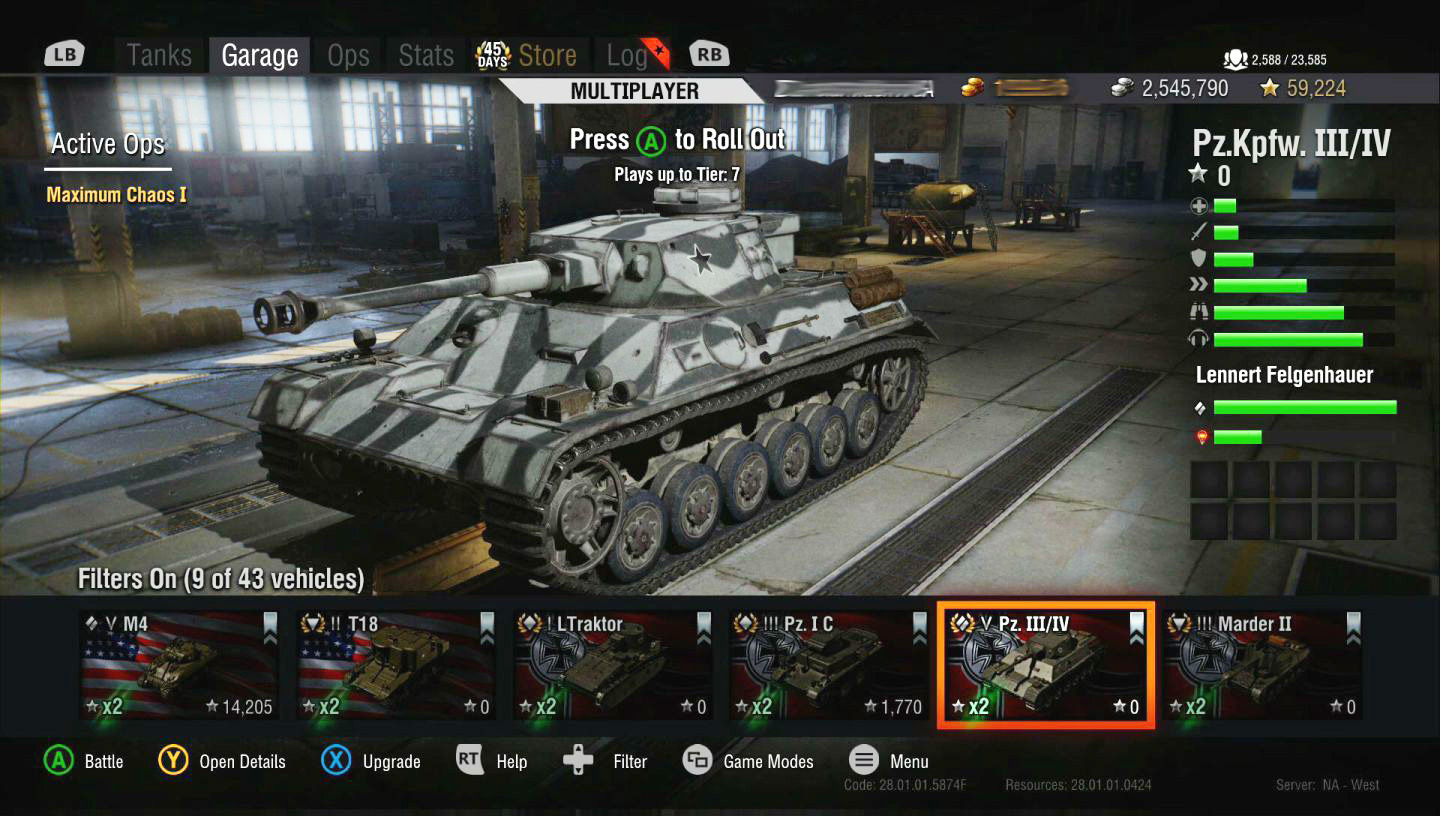Open the Garage tab
The height and width of the screenshot is (816, 1440).
coord(260,55)
